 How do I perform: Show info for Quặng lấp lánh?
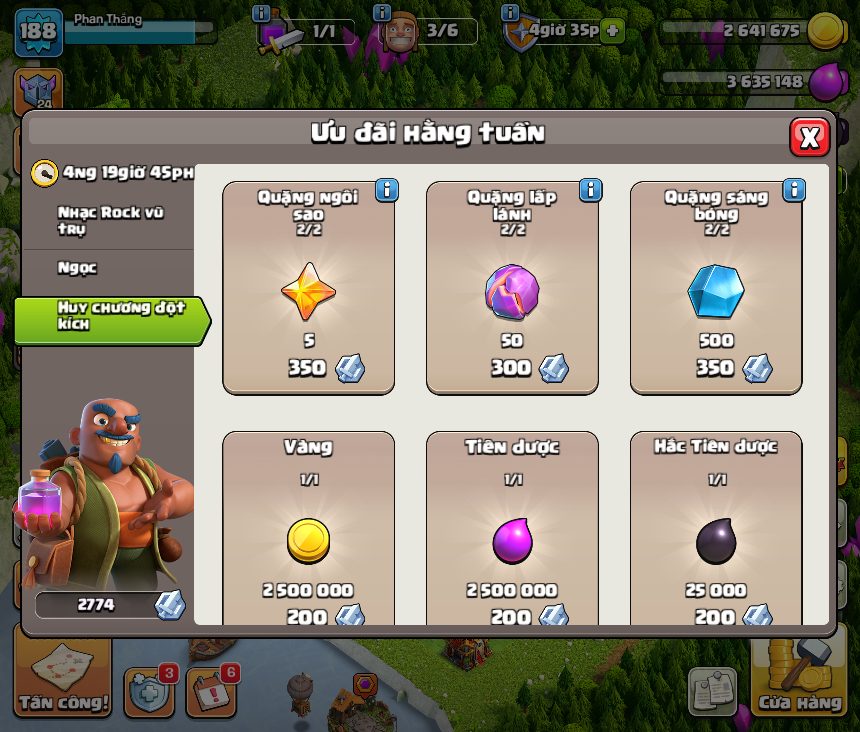pos(590,190)
